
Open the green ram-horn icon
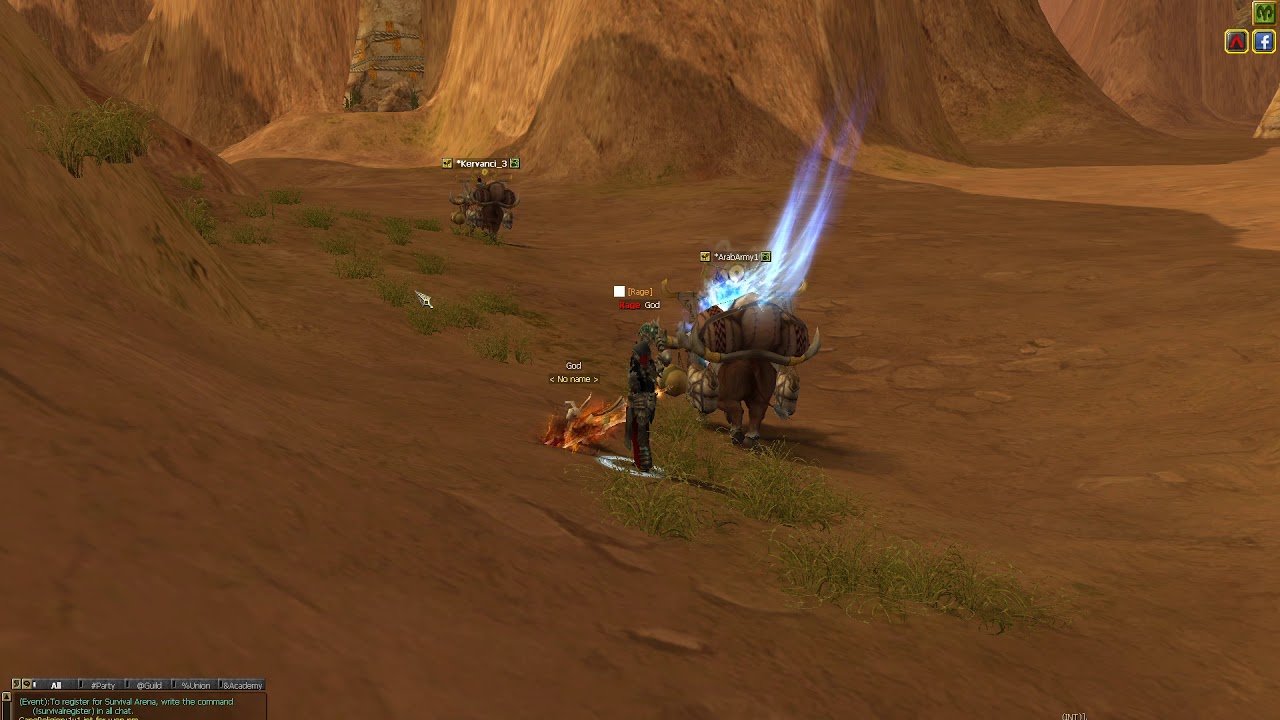1264,13
